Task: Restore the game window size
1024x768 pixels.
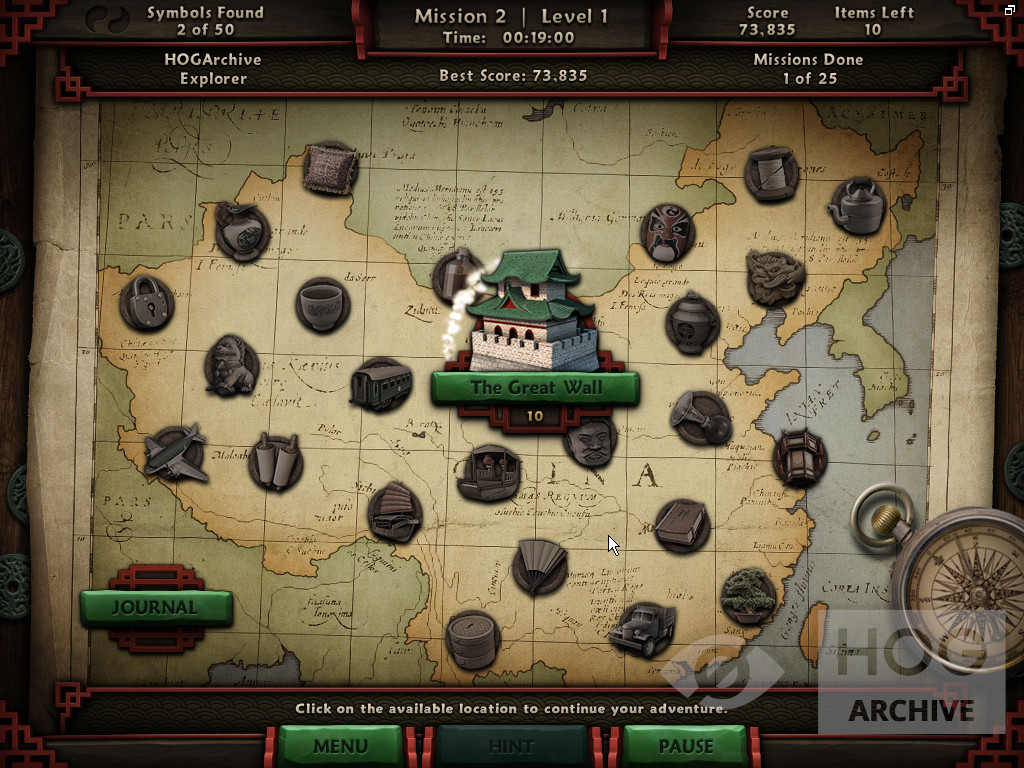Action: [x=1011, y=9]
